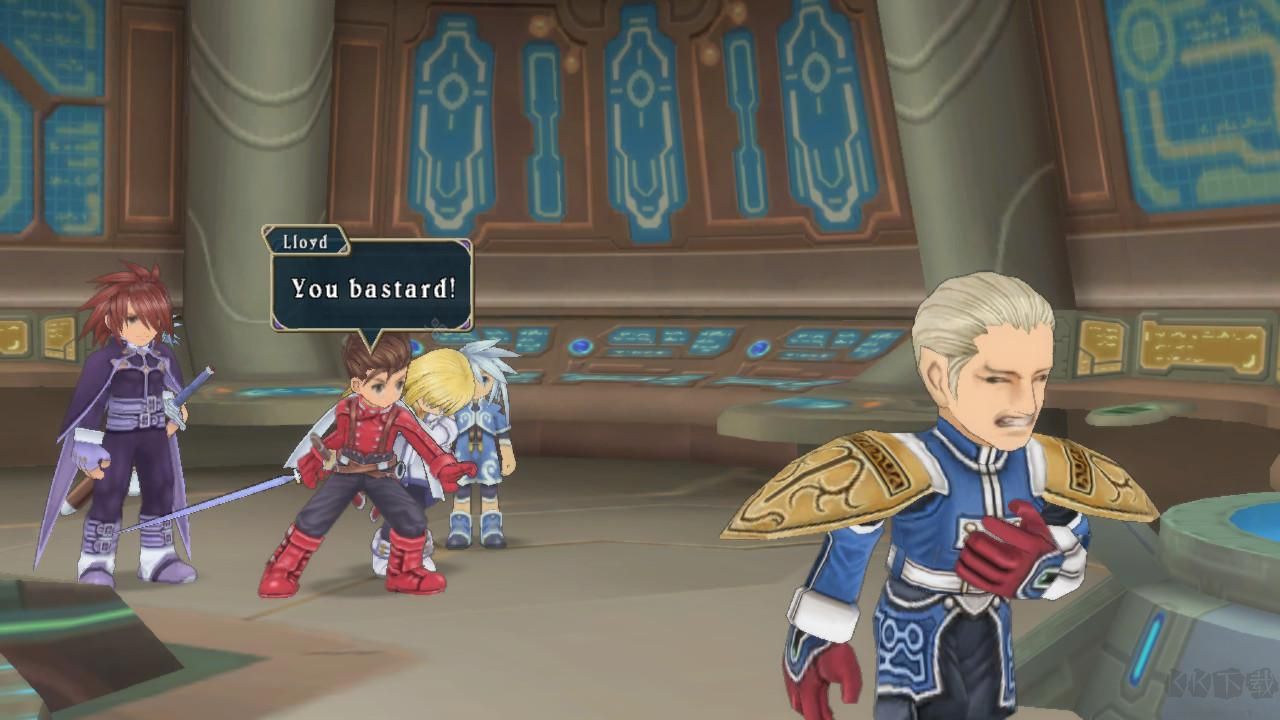Image resolution: width=1280 pixels, height=720 pixels.
Task: Tap the glowing cyan indicator at bottom right
Action: (x=1146, y=648)
